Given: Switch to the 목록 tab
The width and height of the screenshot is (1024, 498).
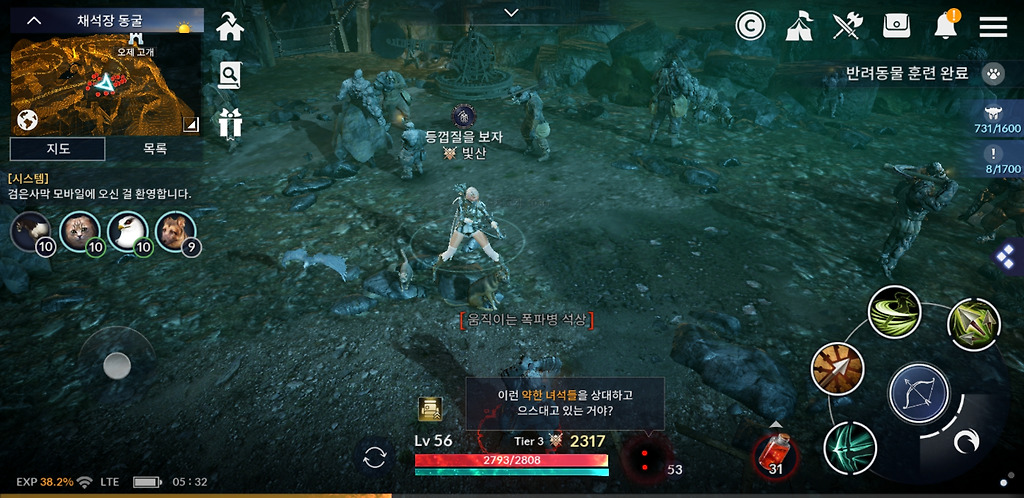Looking at the screenshot, I should pyautogui.click(x=155, y=149).
